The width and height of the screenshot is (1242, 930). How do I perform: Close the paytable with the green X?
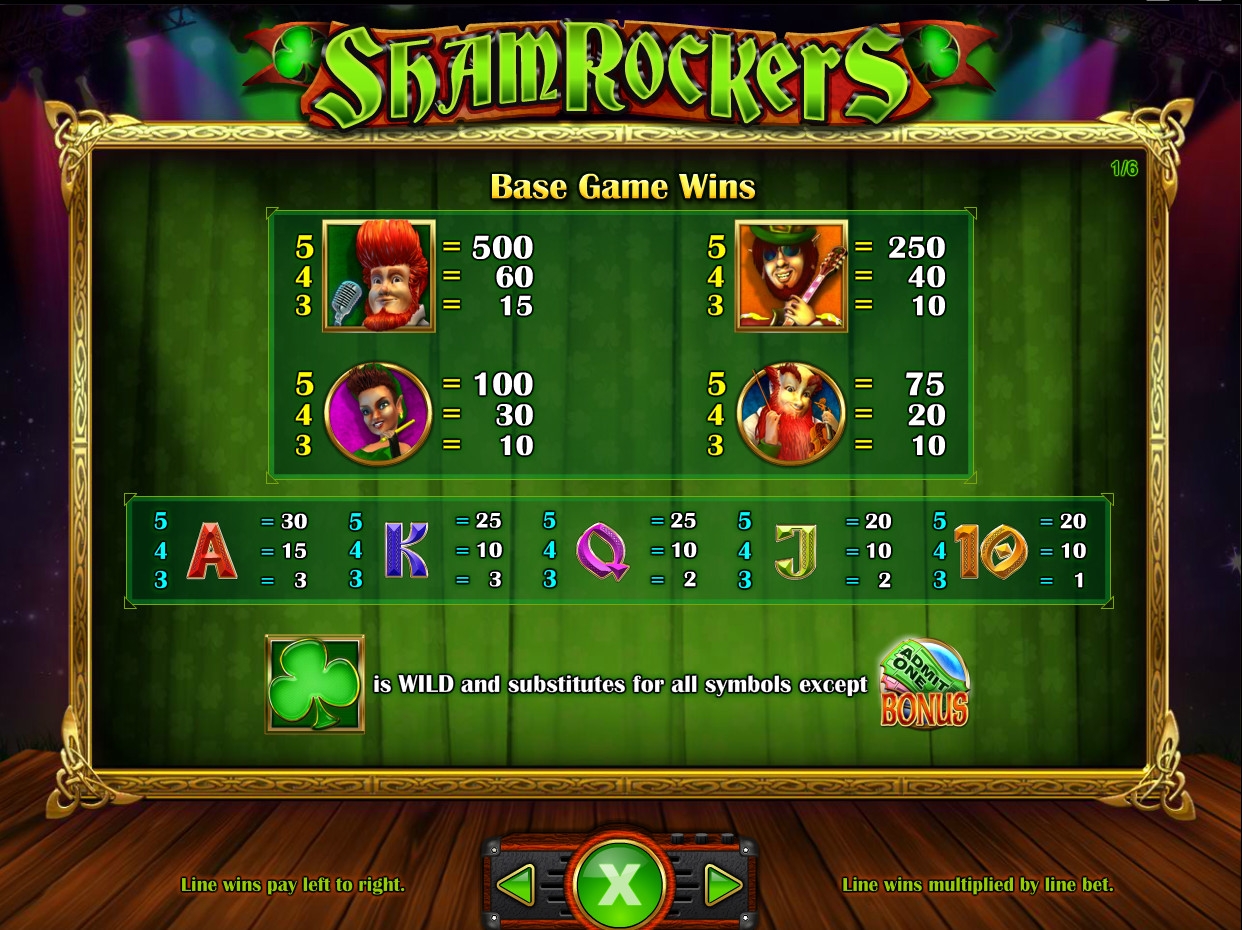tap(619, 884)
